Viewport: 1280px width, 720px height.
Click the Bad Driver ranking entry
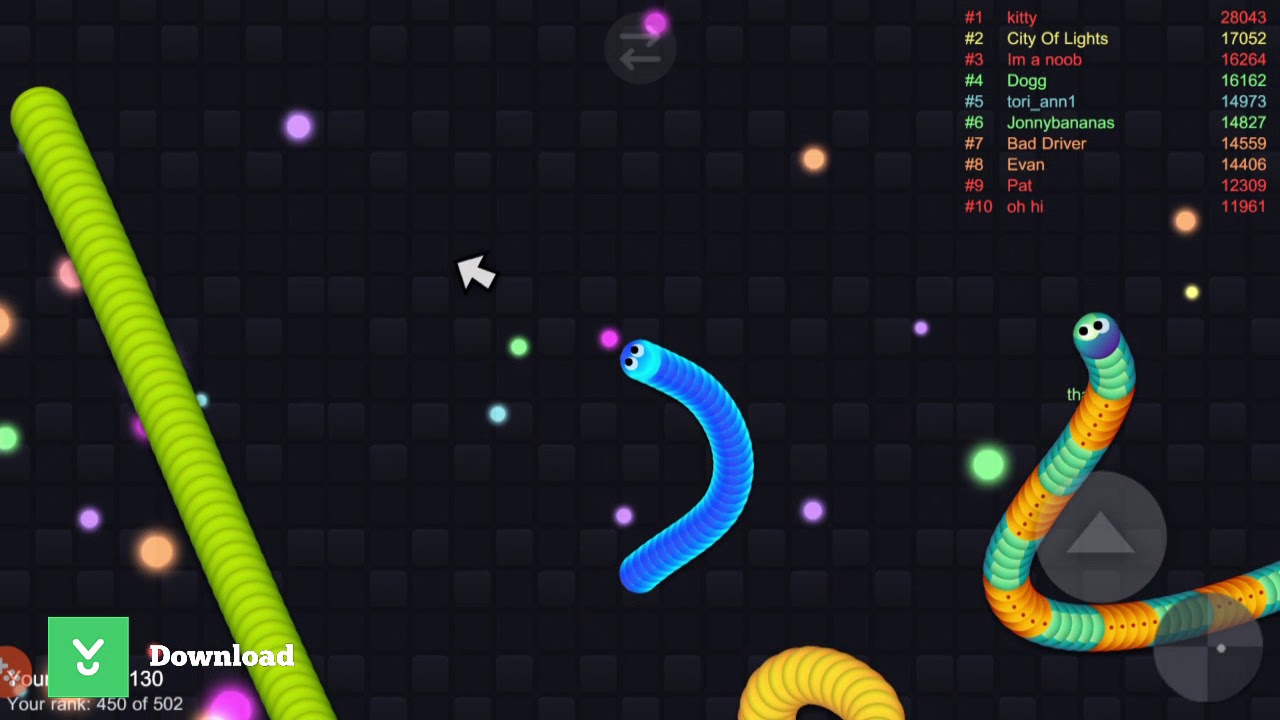tap(1046, 143)
